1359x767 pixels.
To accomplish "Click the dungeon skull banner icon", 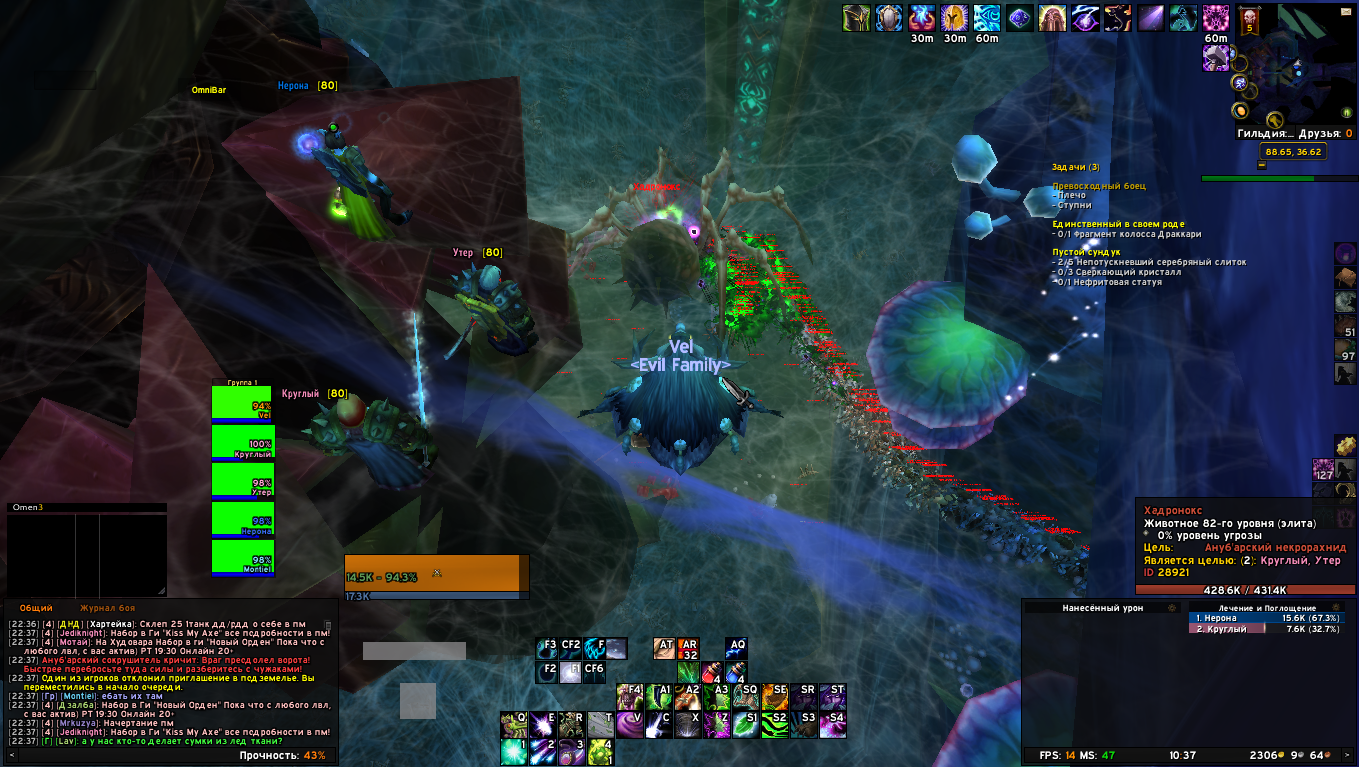I will [x=1248, y=20].
